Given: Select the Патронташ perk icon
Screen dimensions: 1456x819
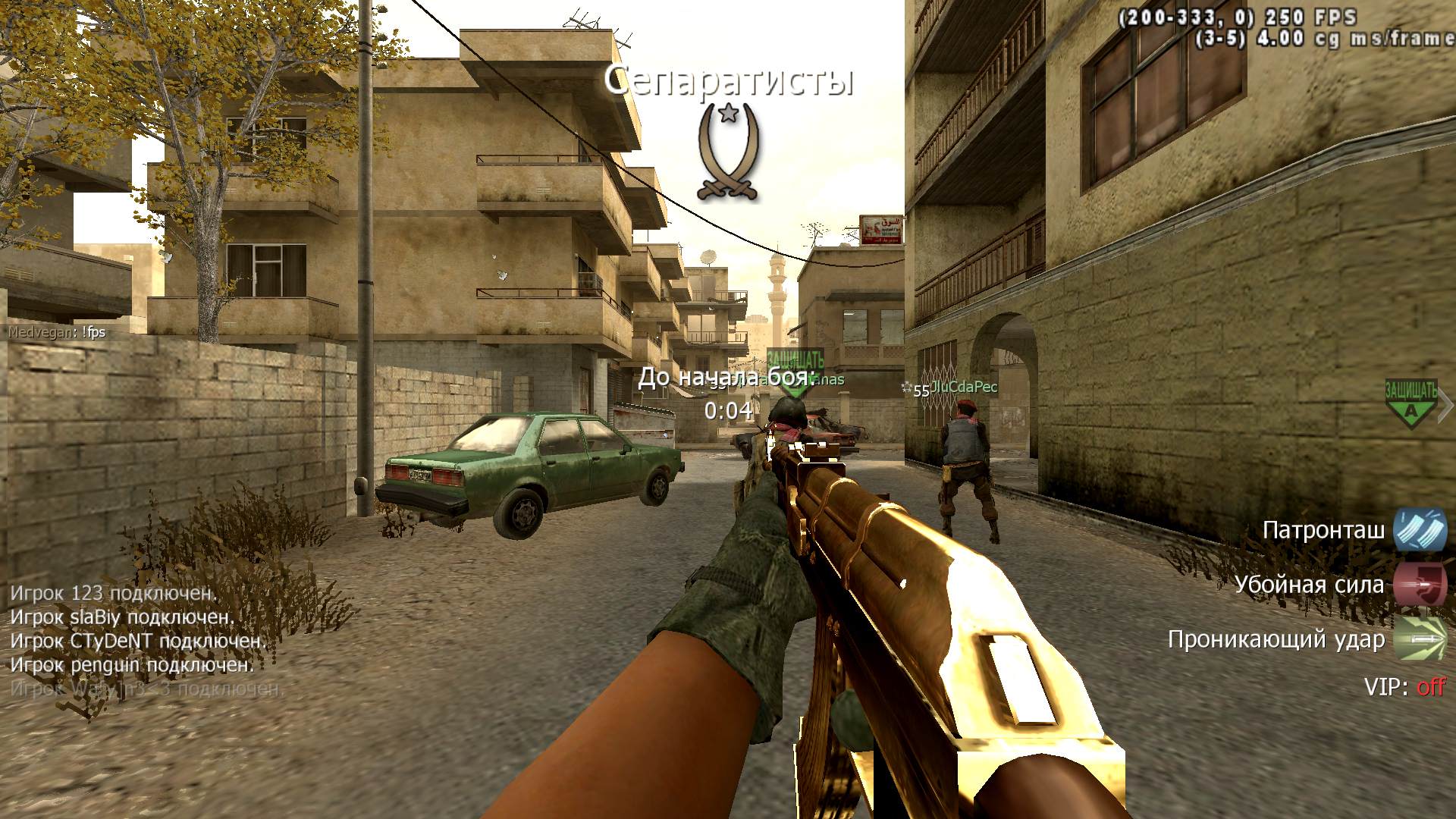Looking at the screenshot, I should point(1420,529).
